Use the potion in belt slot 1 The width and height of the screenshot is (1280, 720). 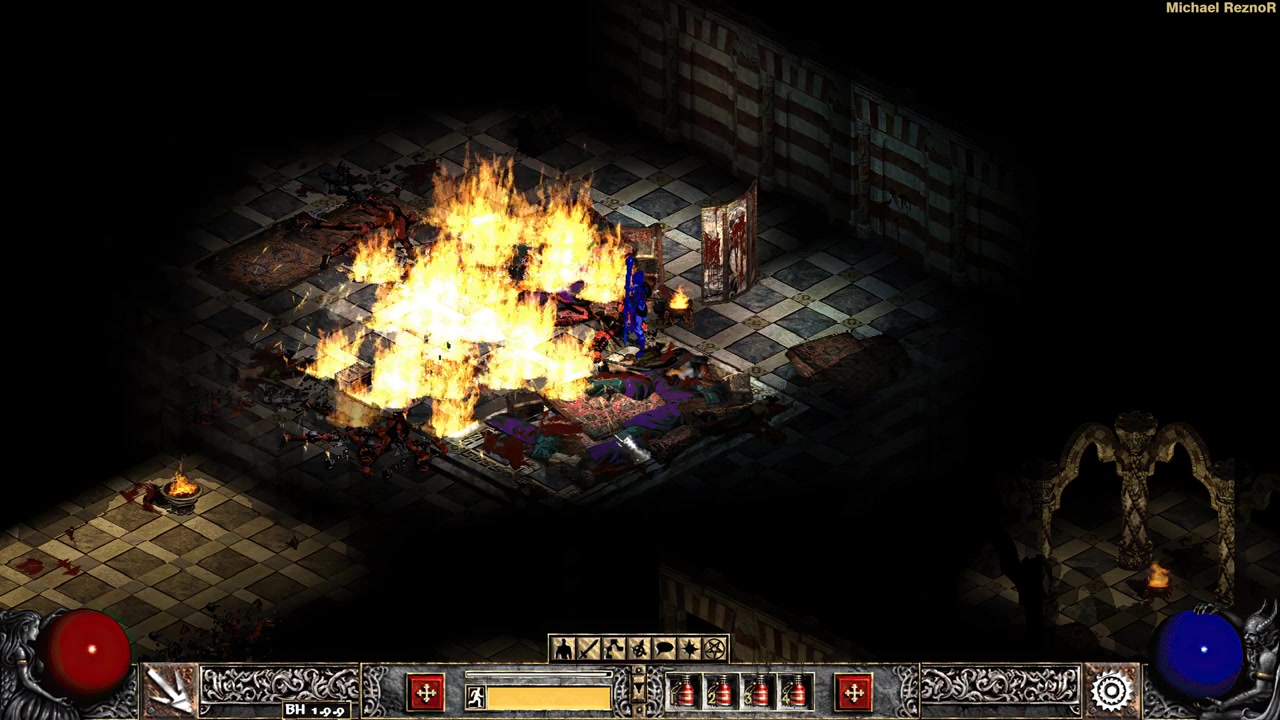[x=685, y=692]
